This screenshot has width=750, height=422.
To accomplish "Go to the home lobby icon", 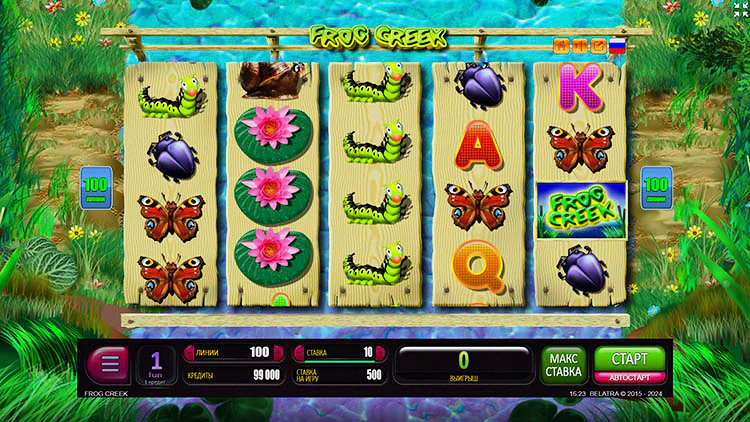I will click(x=561, y=45).
